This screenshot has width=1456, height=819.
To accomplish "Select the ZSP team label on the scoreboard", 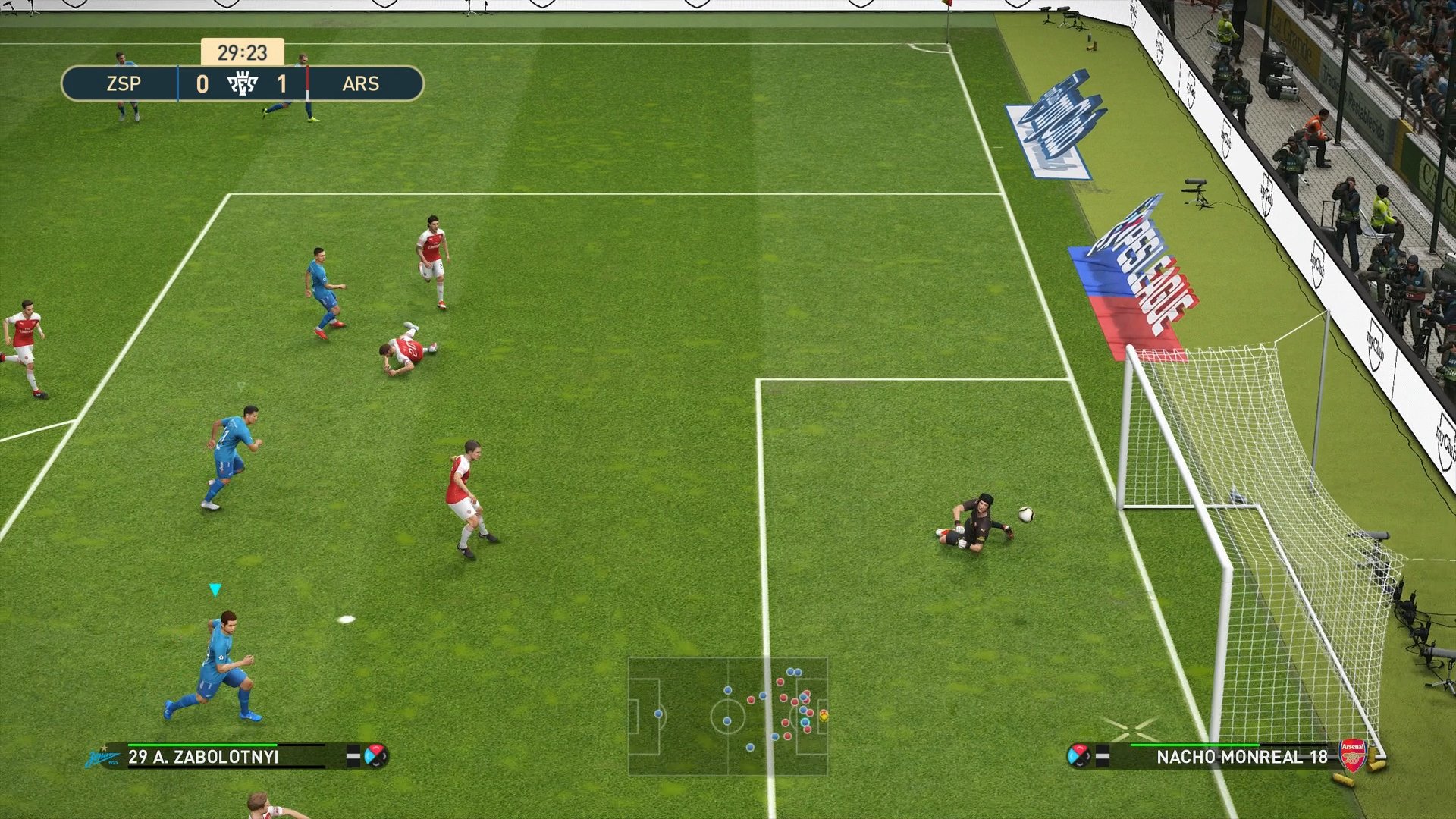I will 124,83.
